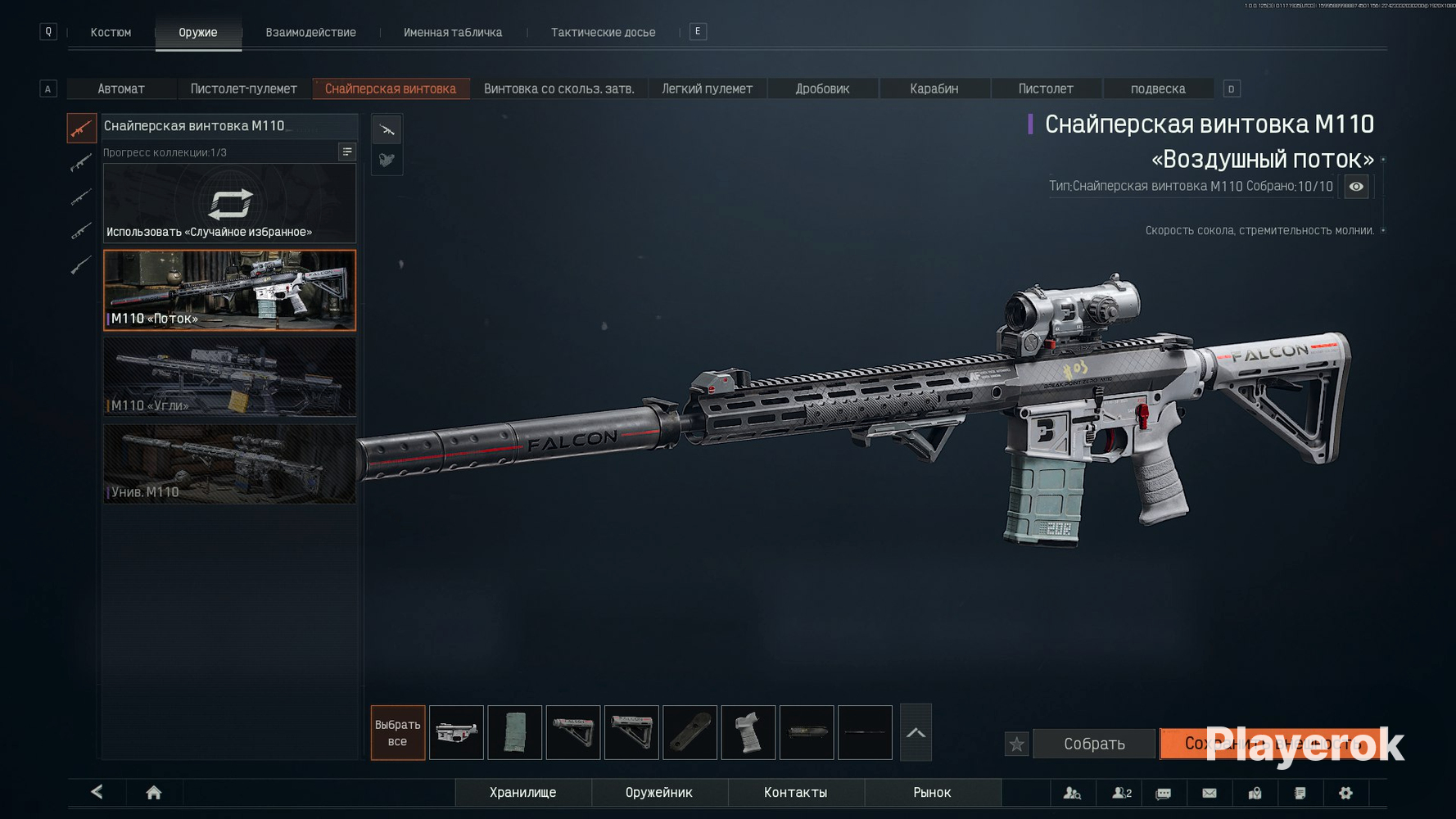Select the Именная табличка tab

click(453, 33)
